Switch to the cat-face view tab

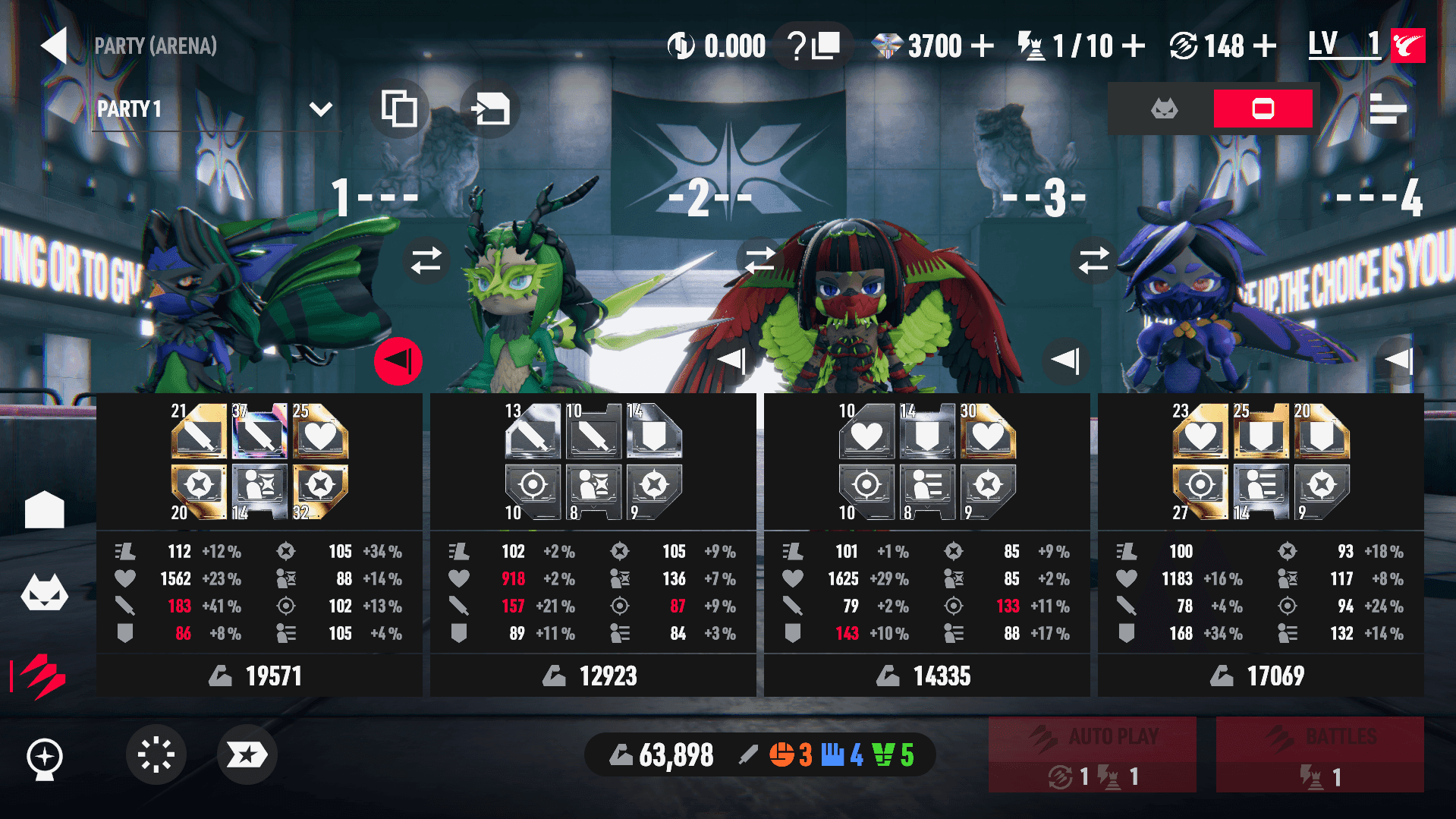pyautogui.click(x=1164, y=109)
